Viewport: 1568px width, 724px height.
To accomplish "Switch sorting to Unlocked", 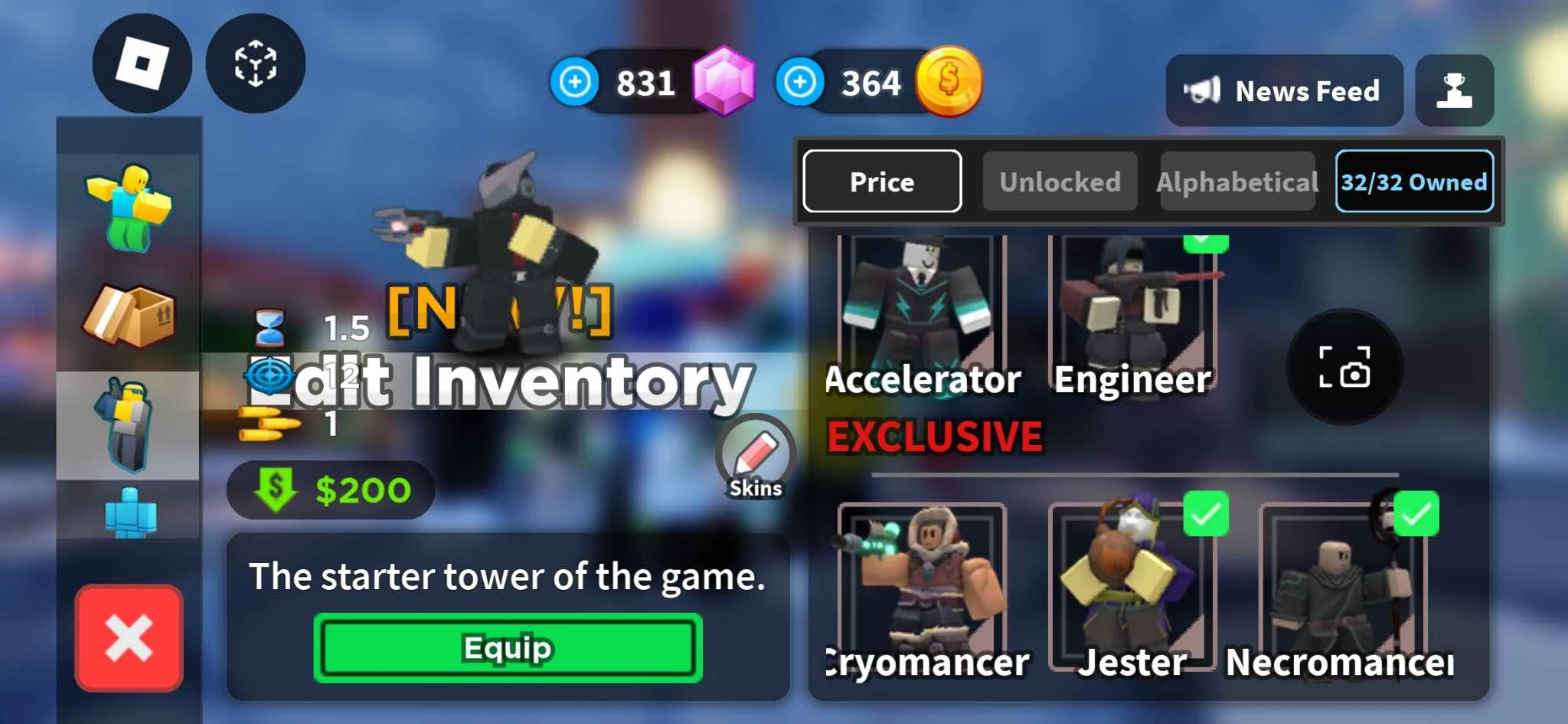I will click(x=1060, y=182).
